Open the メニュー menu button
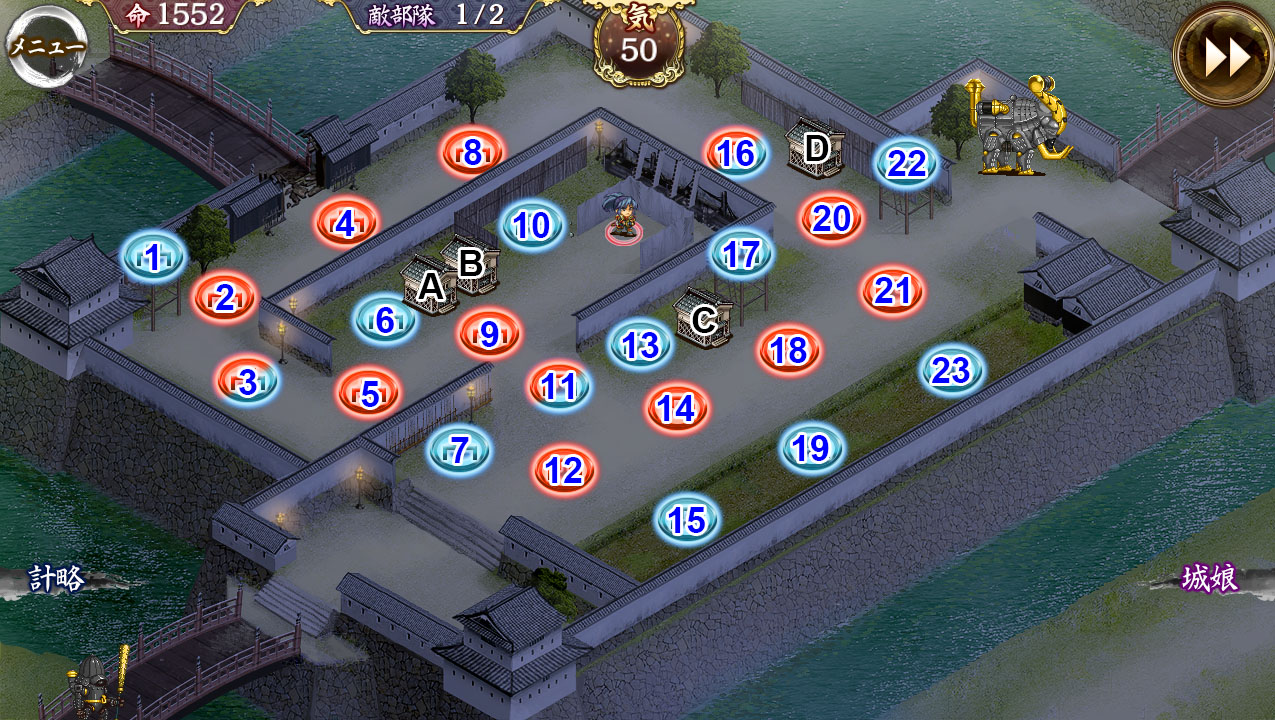Image resolution: width=1275 pixels, height=720 pixels. (x=47, y=46)
